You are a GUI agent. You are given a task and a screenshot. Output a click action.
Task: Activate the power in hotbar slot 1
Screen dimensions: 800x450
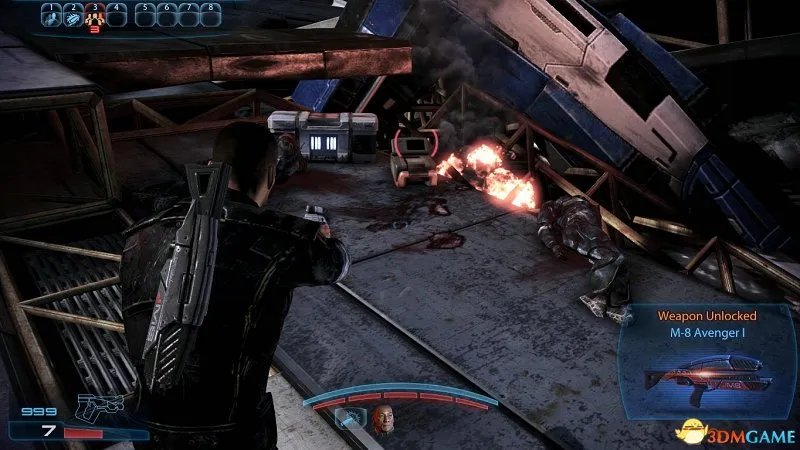[x=52, y=16]
